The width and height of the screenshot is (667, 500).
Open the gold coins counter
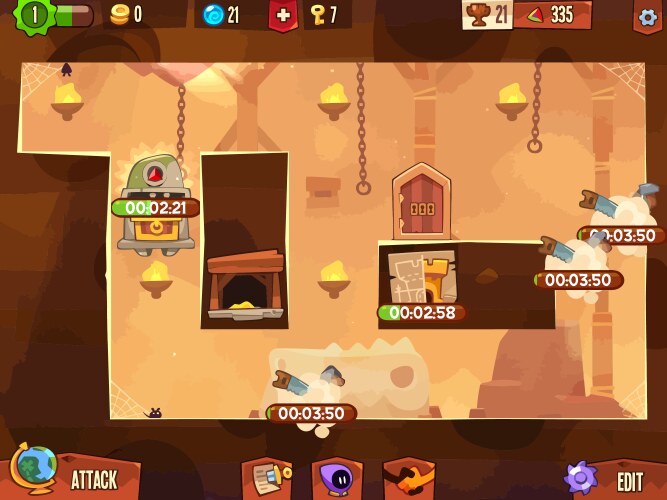point(126,14)
